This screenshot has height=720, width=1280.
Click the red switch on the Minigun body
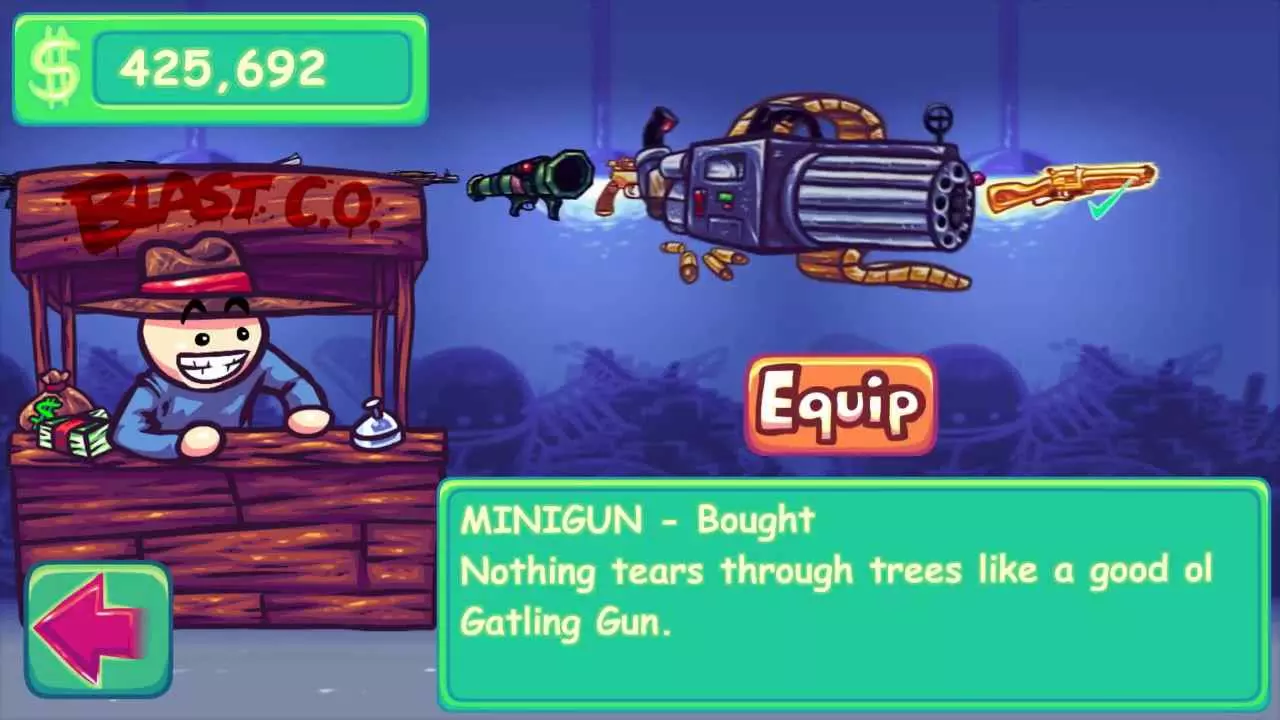[x=699, y=201]
